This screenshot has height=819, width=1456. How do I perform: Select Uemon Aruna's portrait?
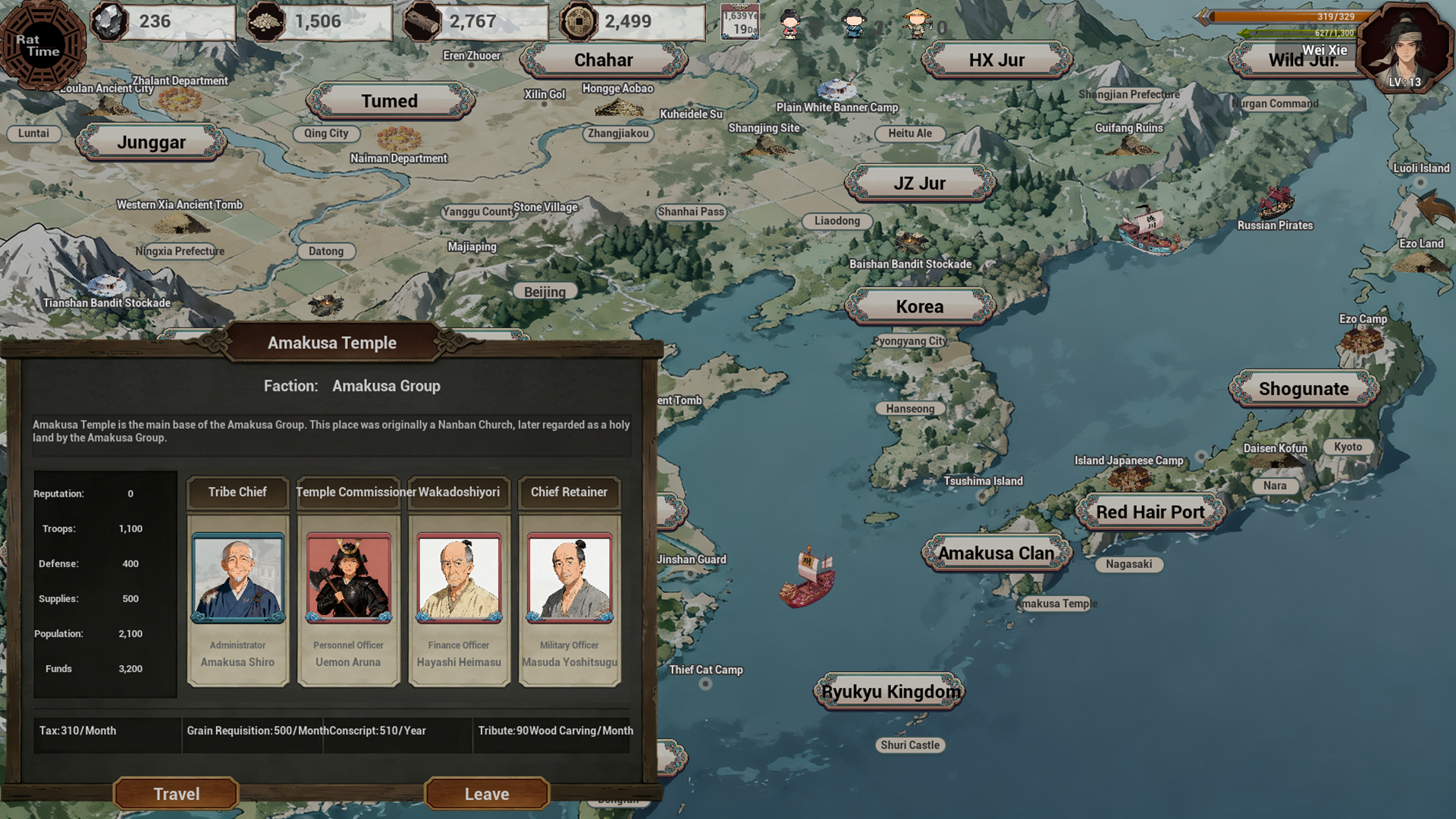tap(349, 578)
